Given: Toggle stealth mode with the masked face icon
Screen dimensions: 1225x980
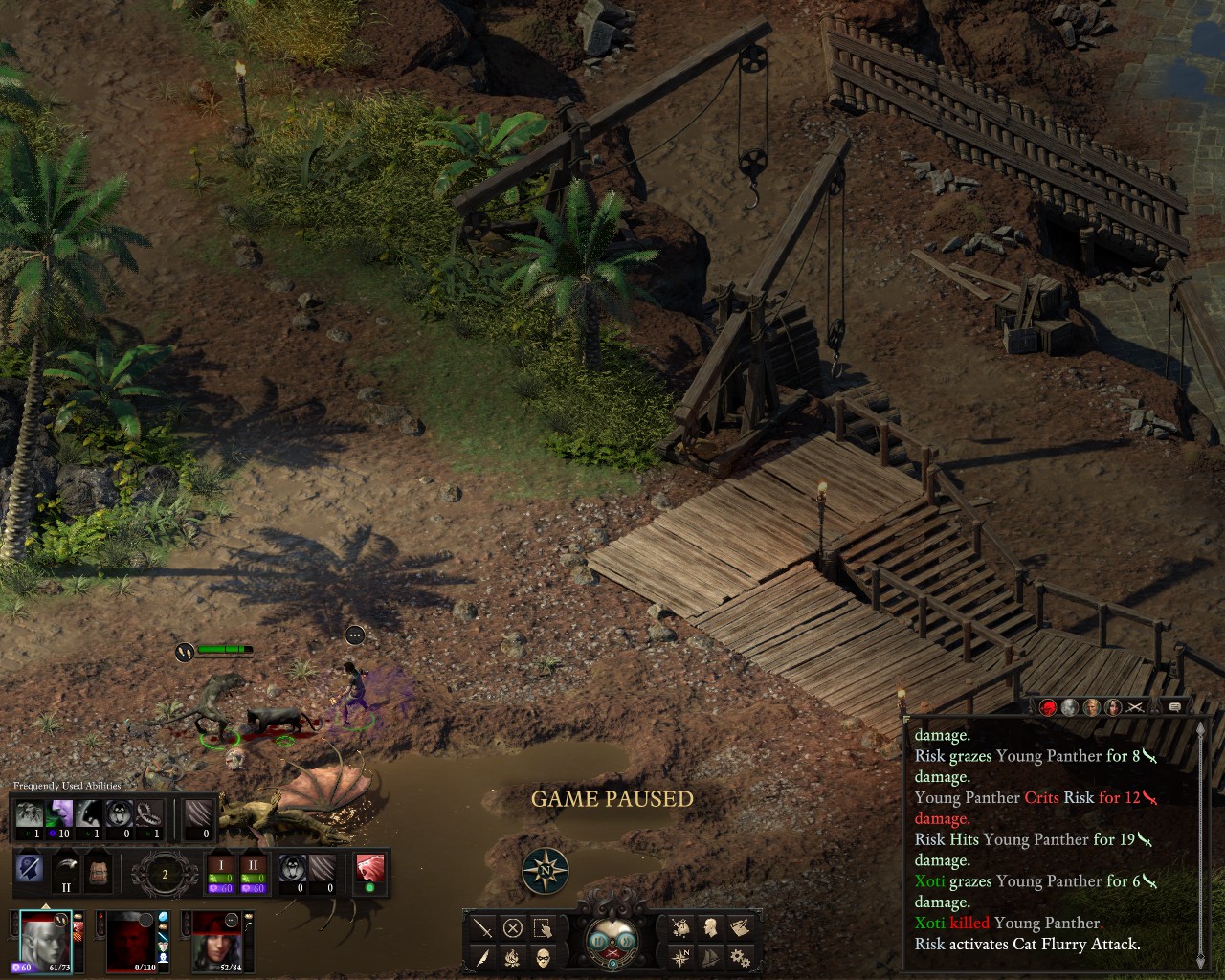Looking at the screenshot, I should 543,957.
